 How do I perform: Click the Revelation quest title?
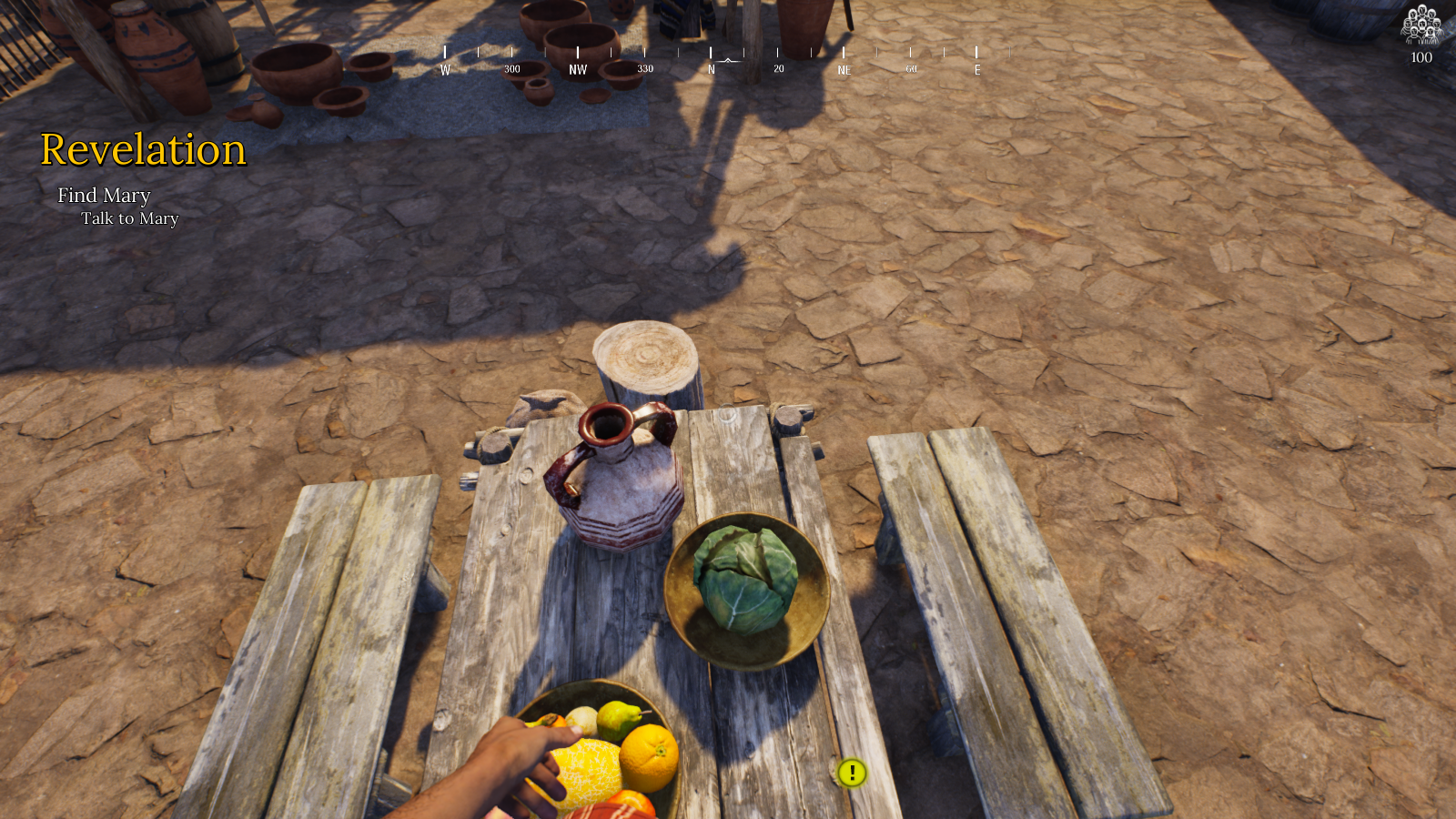click(x=143, y=150)
